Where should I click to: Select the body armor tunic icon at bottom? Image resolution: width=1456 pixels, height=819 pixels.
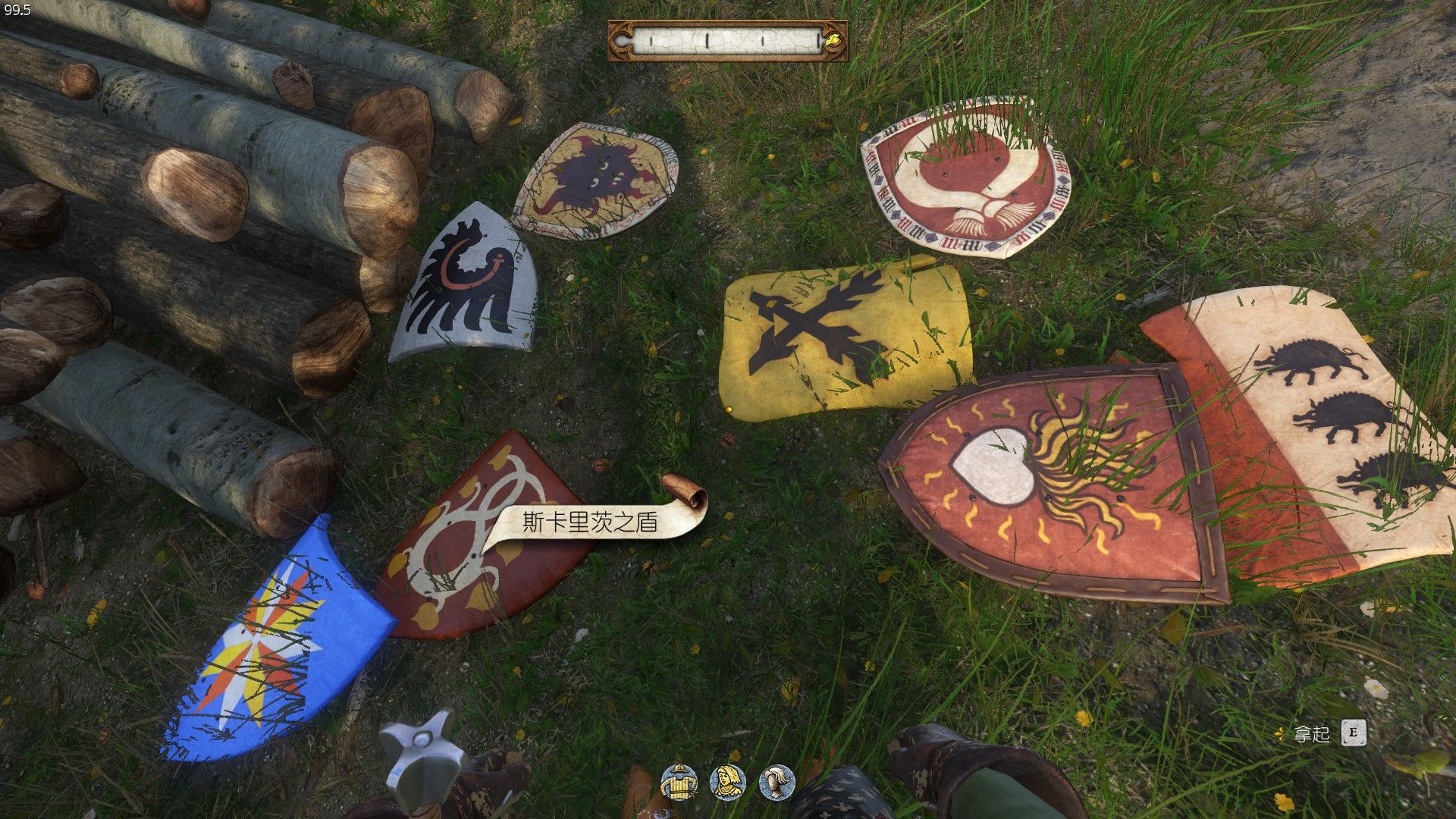pyautogui.click(x=679, y=782)
